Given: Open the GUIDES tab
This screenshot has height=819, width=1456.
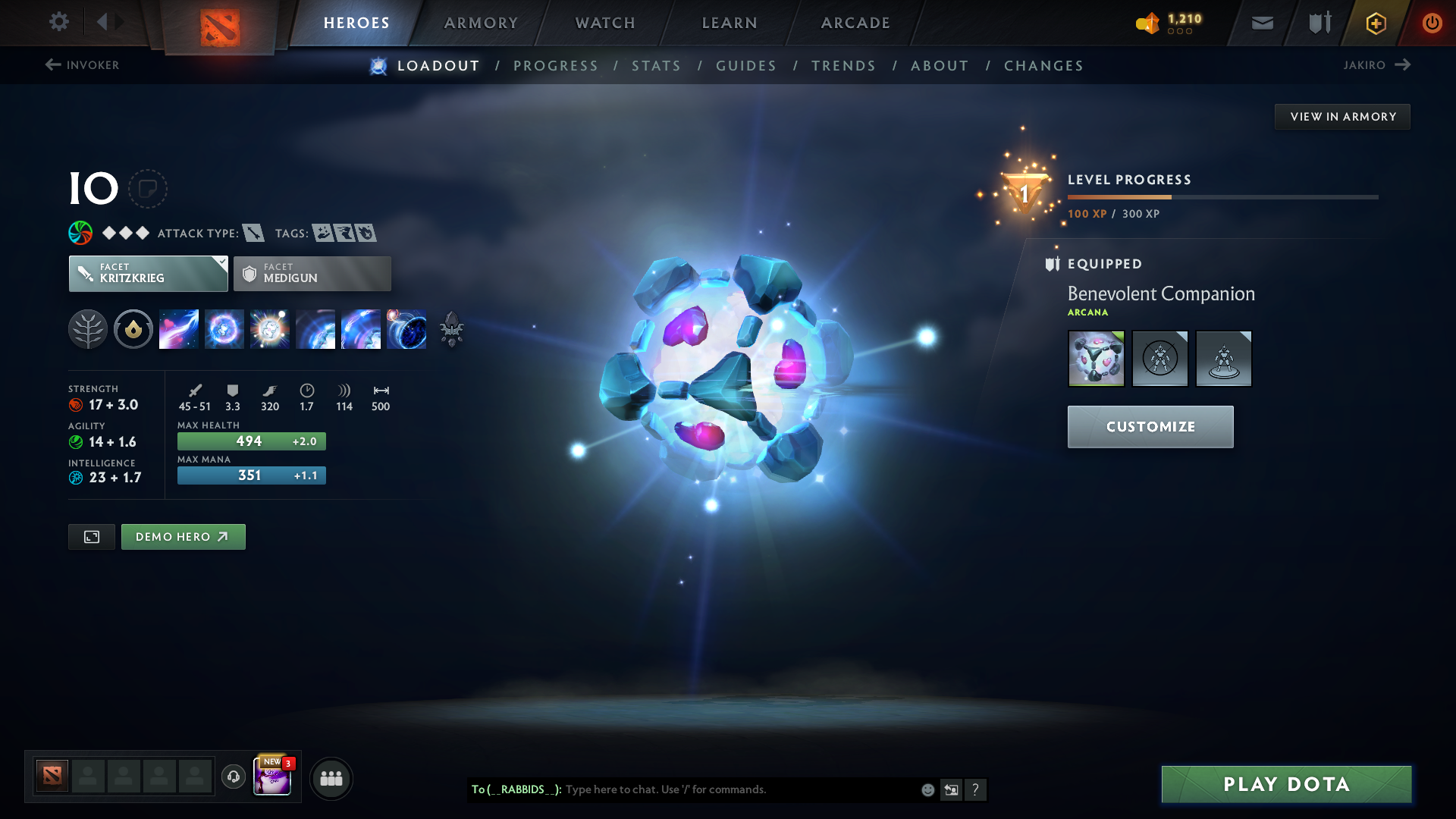Looking at the screenshot, I should point(746,66).
